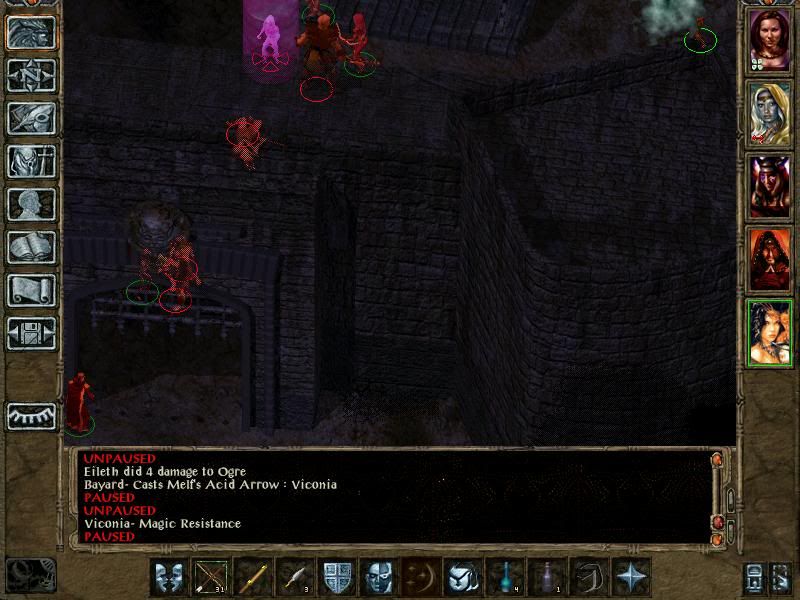Toggle the party AI eye button
800x600 pixels.
[31, 415]
